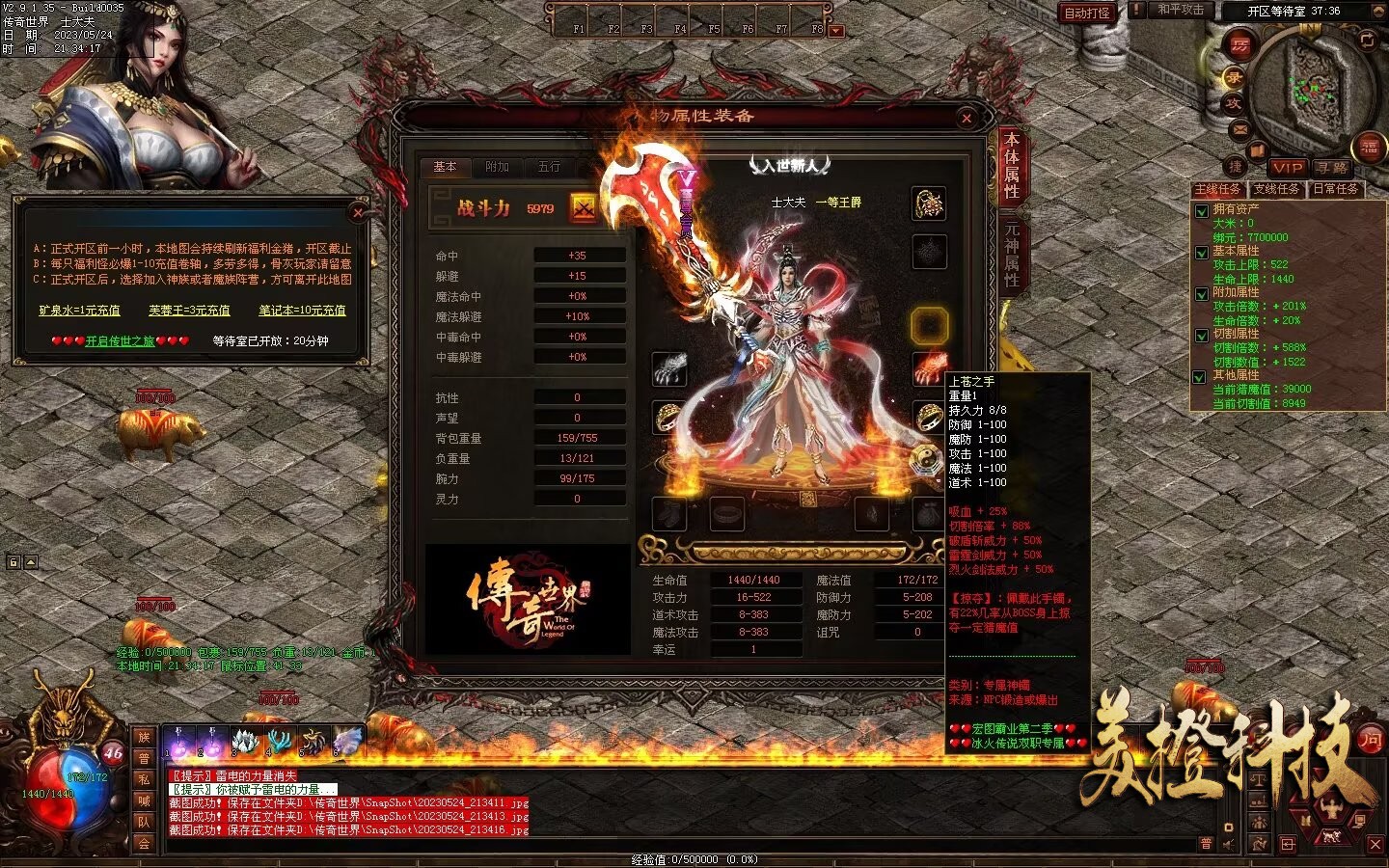Click the red 战斗力 crossed-swords icon
This screenshot has height=868, width=1389.
[x=581, y=206]
